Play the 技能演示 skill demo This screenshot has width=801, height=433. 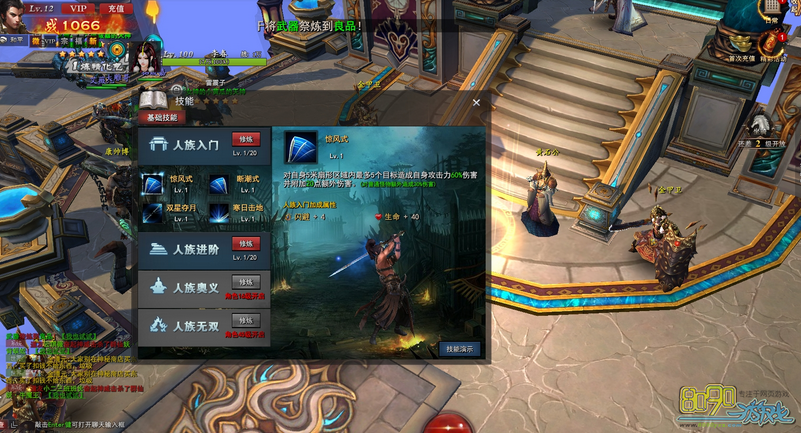pos(459,348)
